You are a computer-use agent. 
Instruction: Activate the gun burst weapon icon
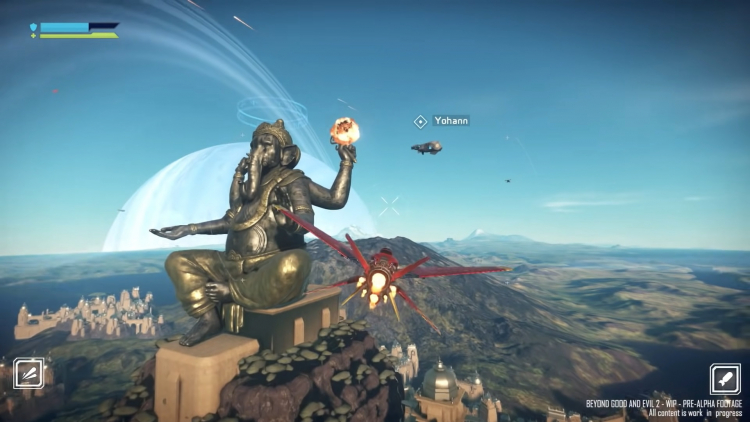pos(28,374)
